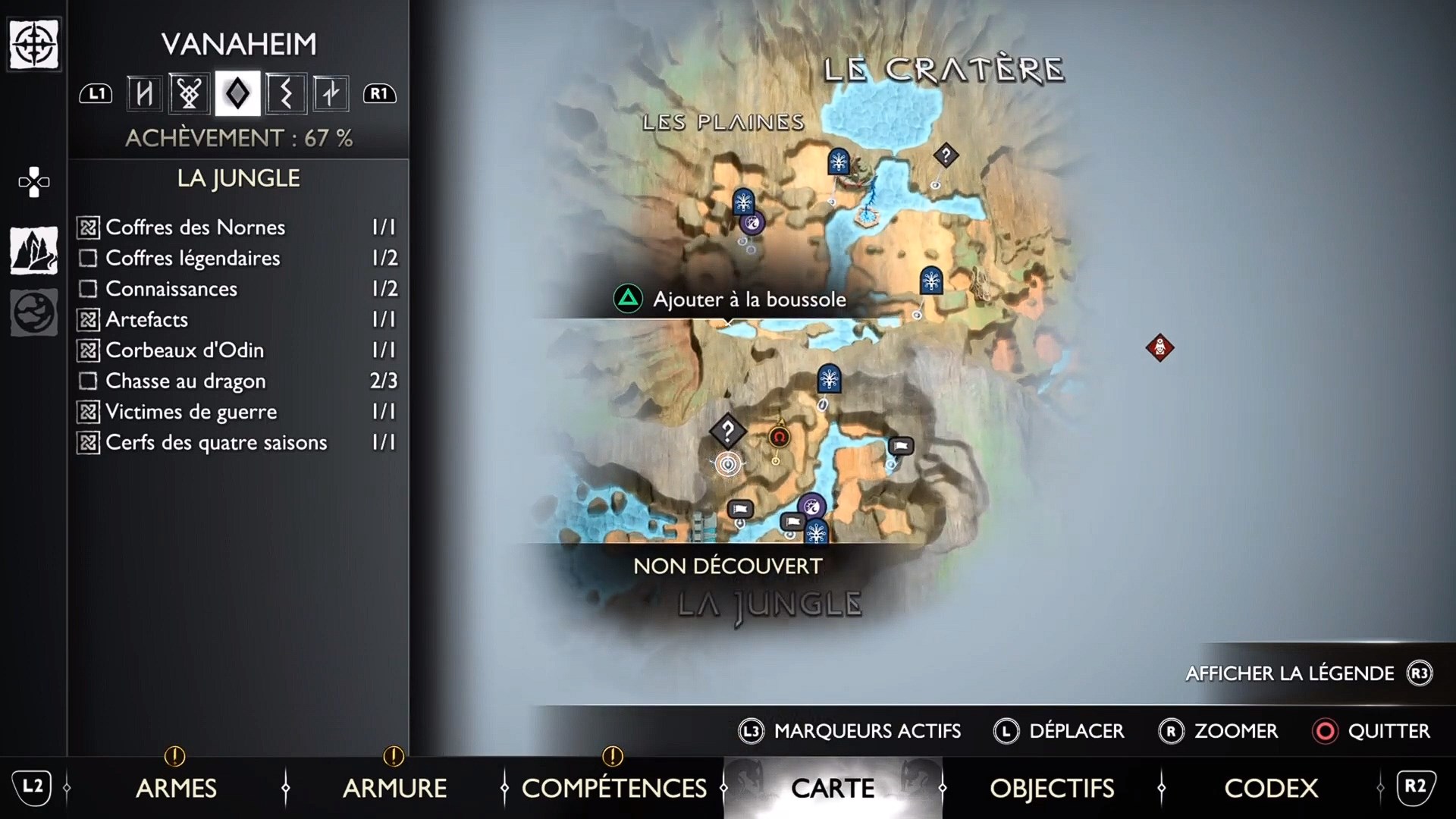Click Ajouter à la boussole

point(749,299)
